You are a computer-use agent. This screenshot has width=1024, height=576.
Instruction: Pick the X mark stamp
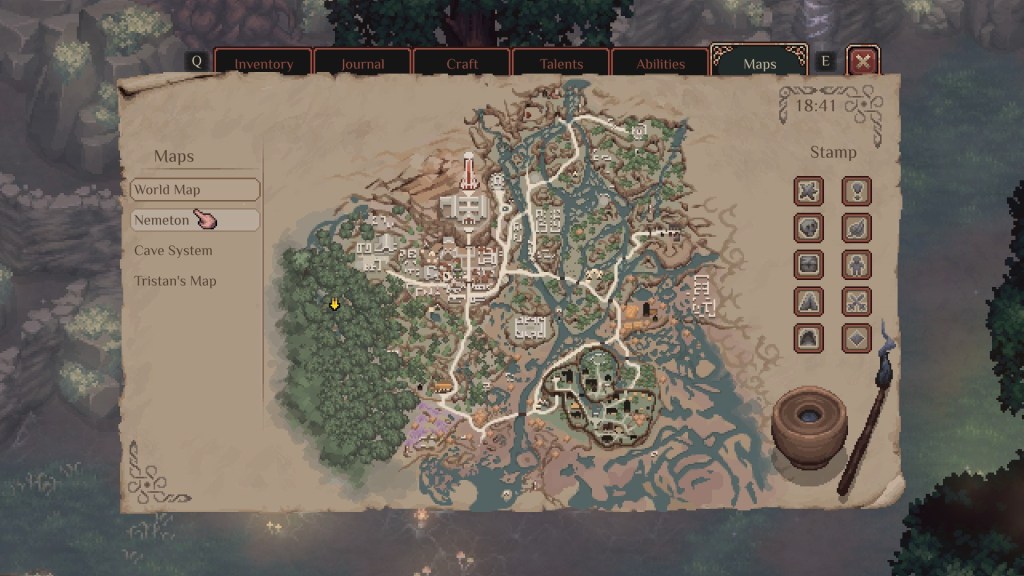pos(809,190)
